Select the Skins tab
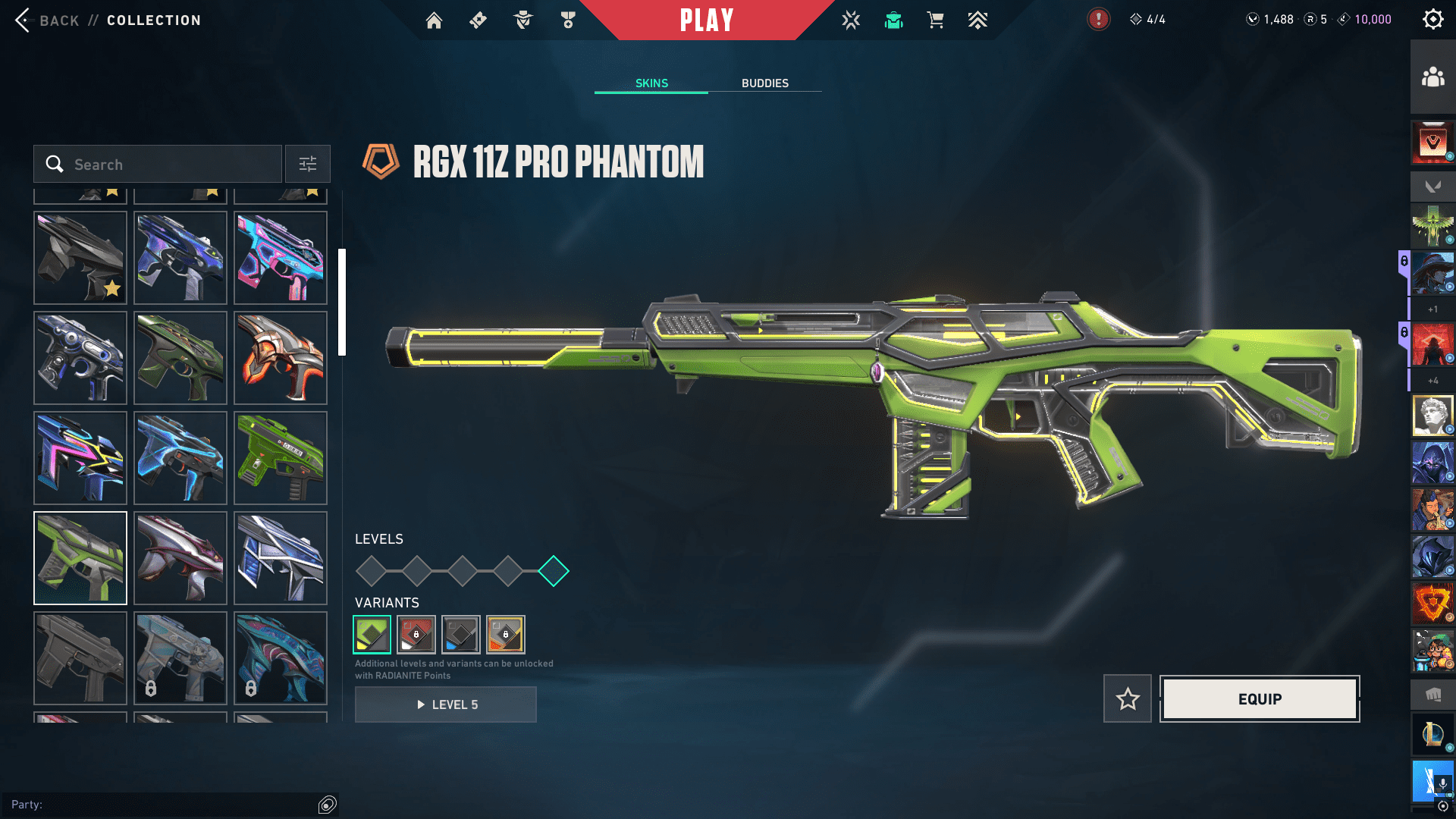Image resolution: width=1456 pixels, height=819 pixels. (651, 83)
